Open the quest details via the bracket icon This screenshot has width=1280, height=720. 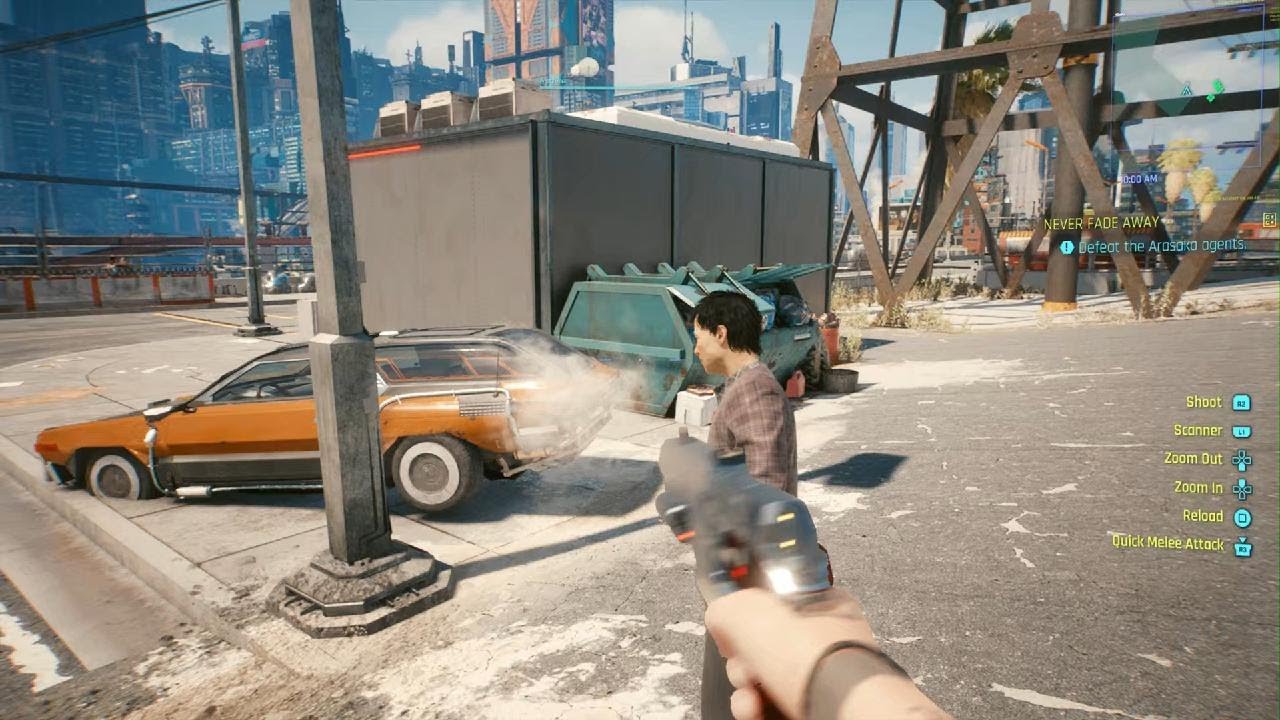pos(1269,221)
